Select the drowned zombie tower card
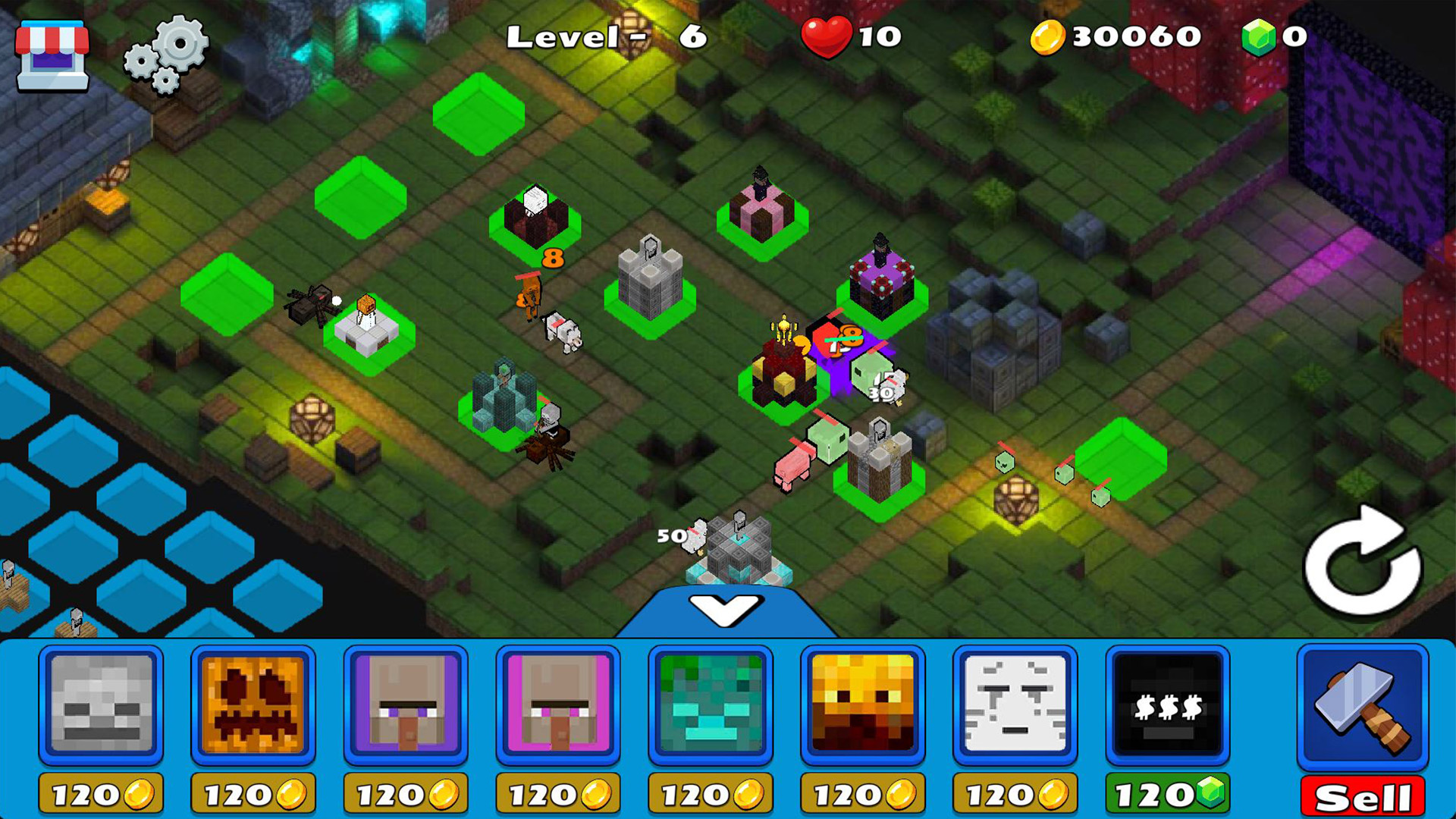 [711, 708]
